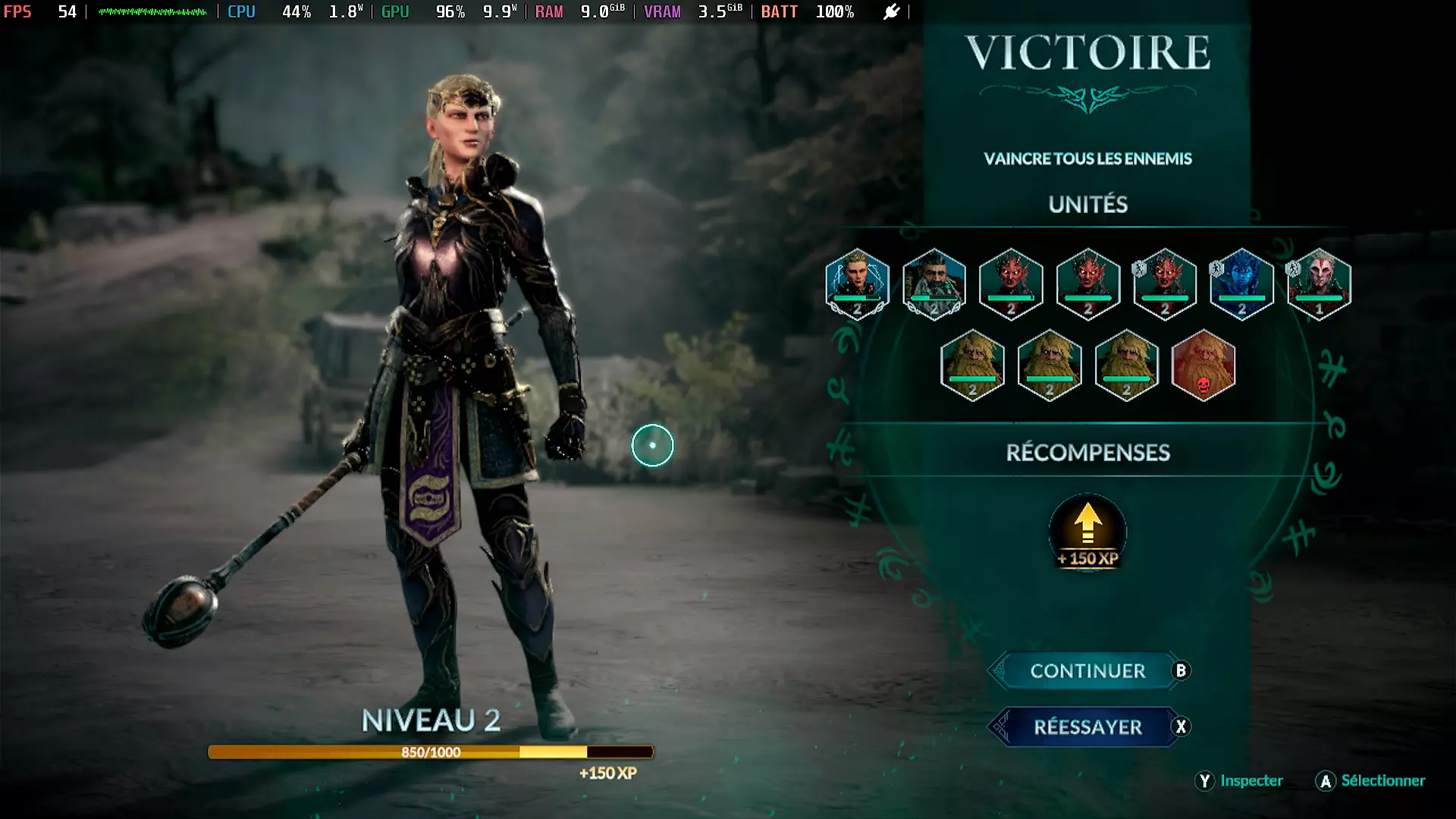Choose RÉESSAYER to retry the battle
This screenshot has height=819, width=1456.
pyautogui.click(x=1087, y=727)
